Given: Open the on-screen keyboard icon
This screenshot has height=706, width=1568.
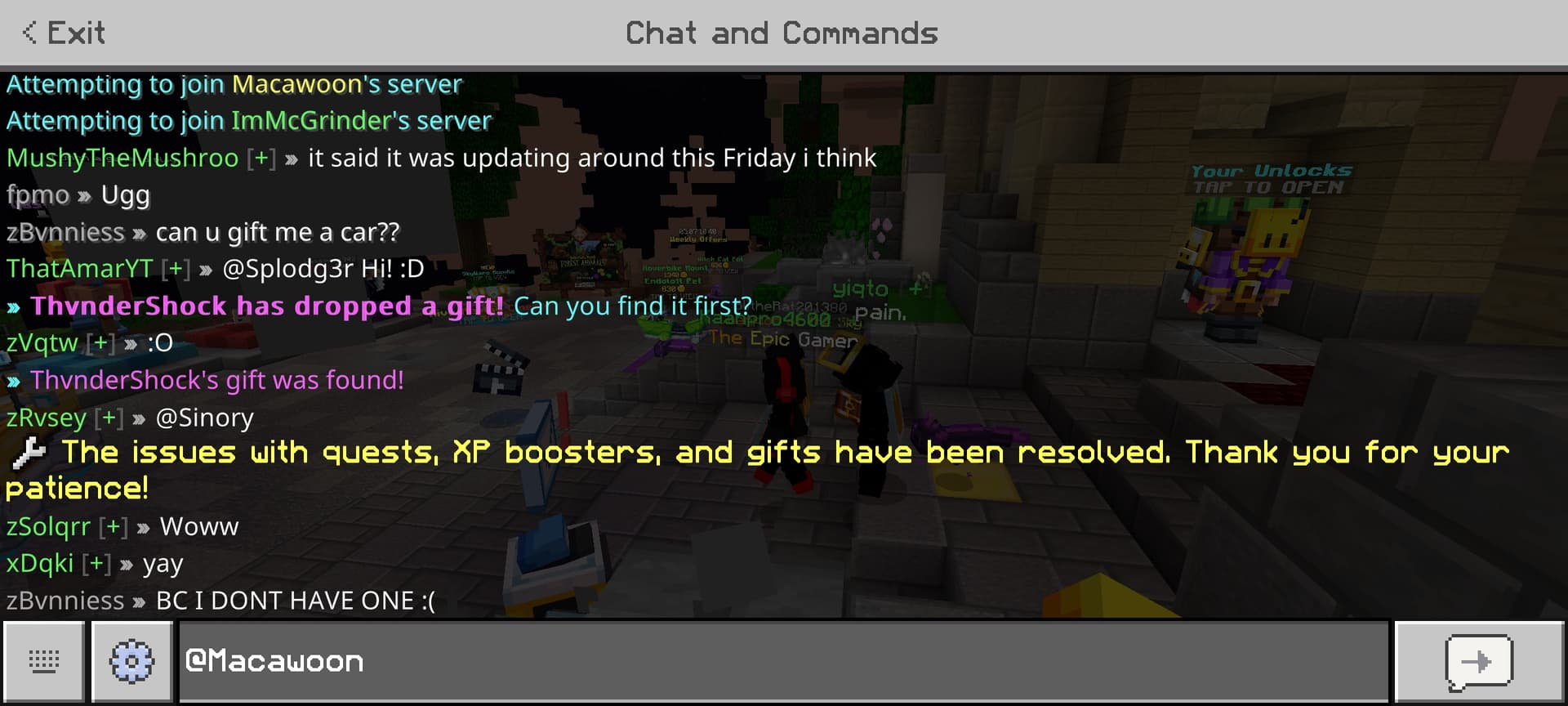Looking at the screenshot, I should pyautogui.click(x=45, y=660).
